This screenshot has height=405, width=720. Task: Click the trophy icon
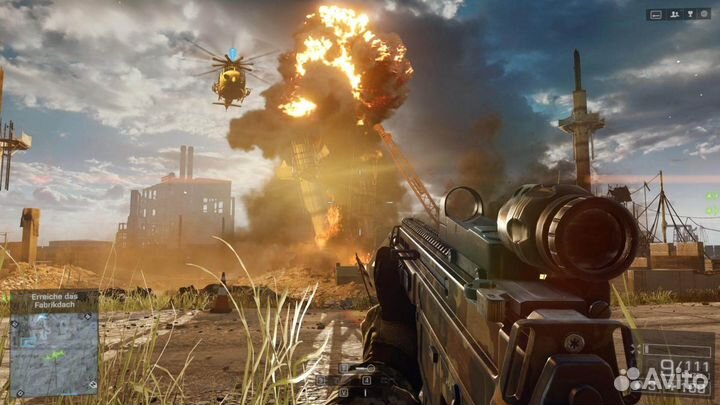(691, 14)
